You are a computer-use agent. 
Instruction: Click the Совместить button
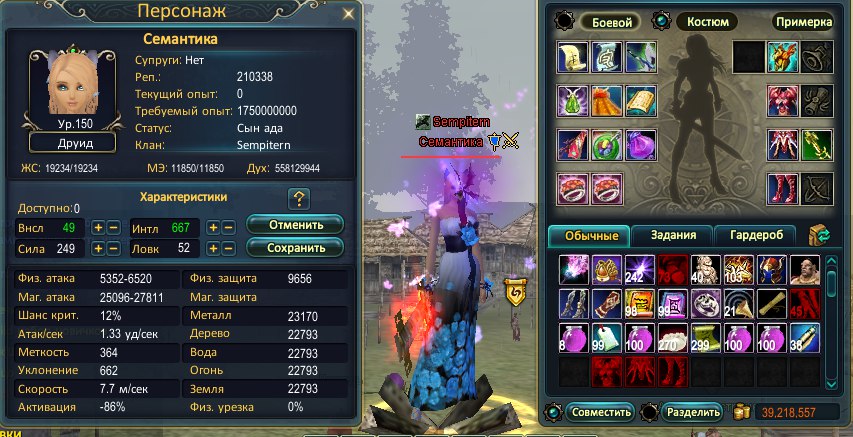click(600, 412)
